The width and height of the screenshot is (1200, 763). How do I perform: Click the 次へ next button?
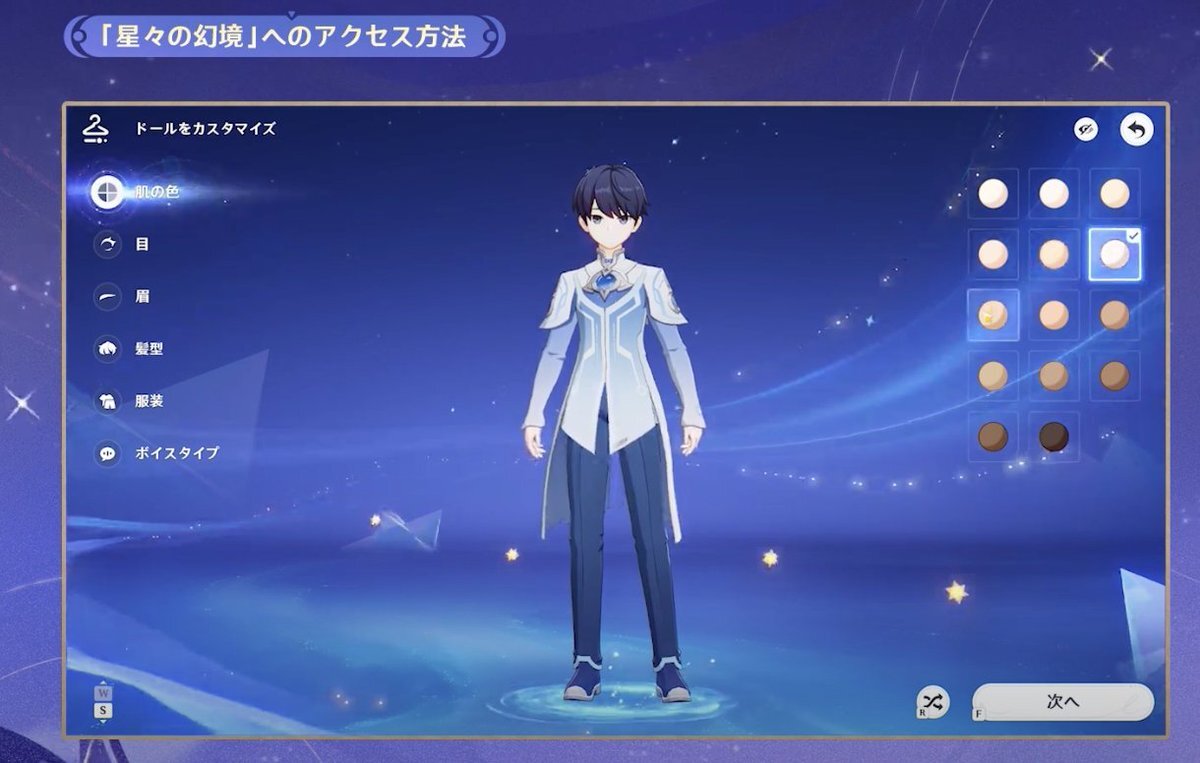pyautogui.click(x=1062, y=702)
